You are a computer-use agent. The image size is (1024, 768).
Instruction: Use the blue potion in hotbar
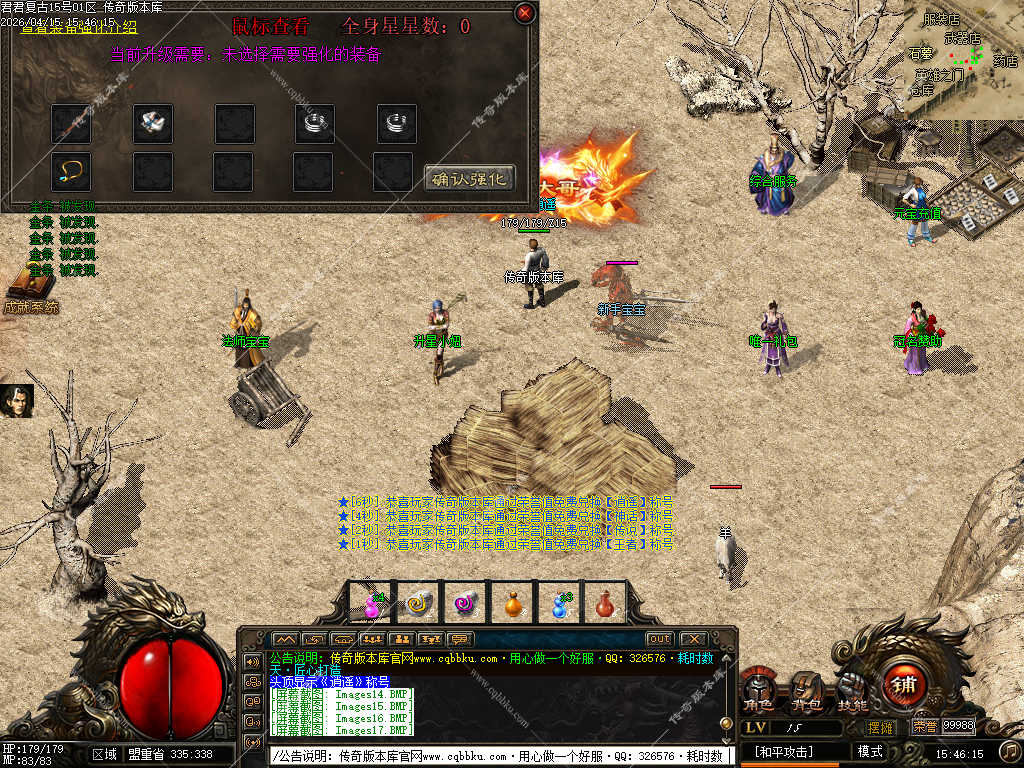click(x=560, y=604)
